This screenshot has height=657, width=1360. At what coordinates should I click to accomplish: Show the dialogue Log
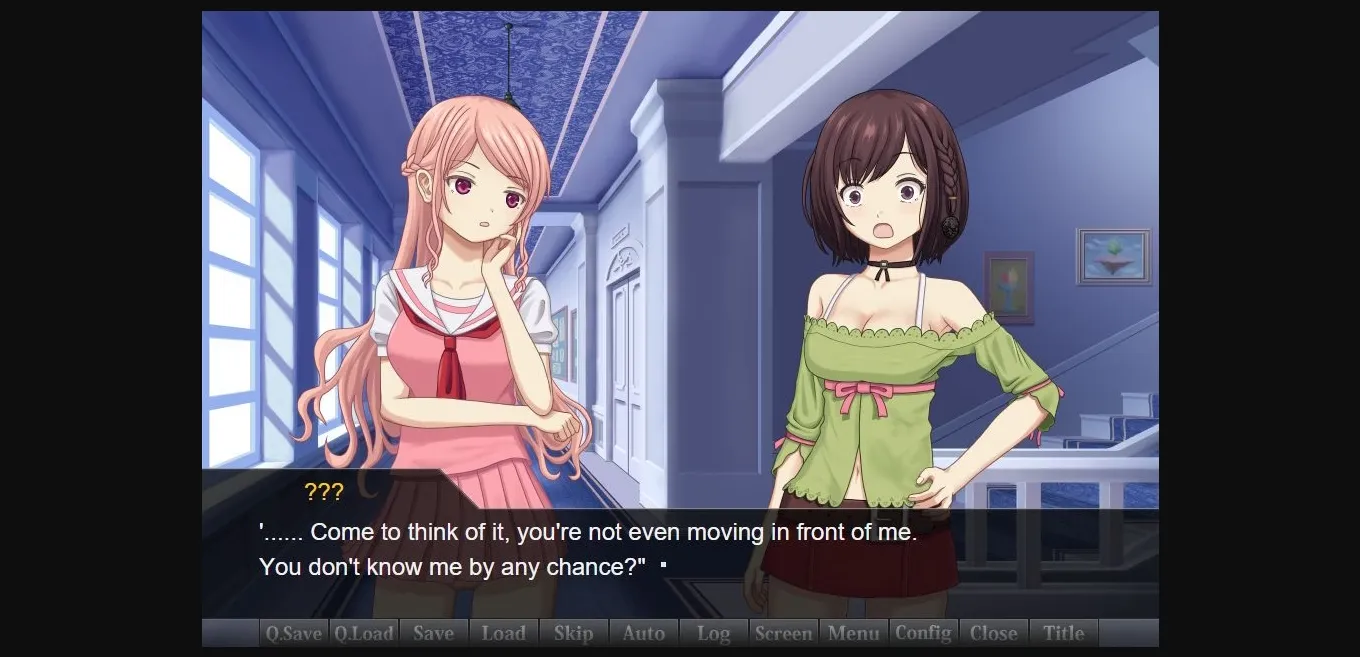point(713,633)
